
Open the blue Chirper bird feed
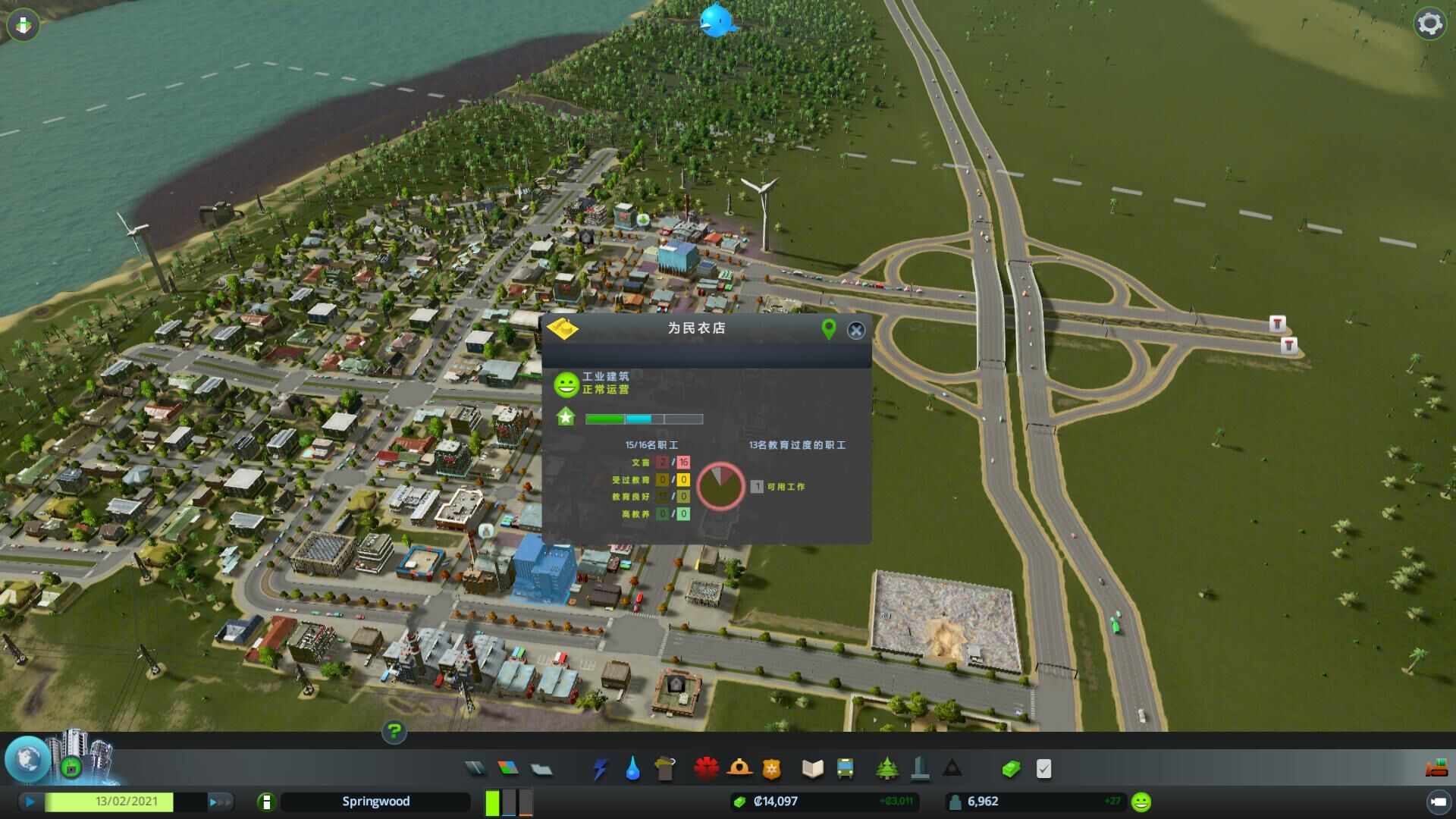717,20
